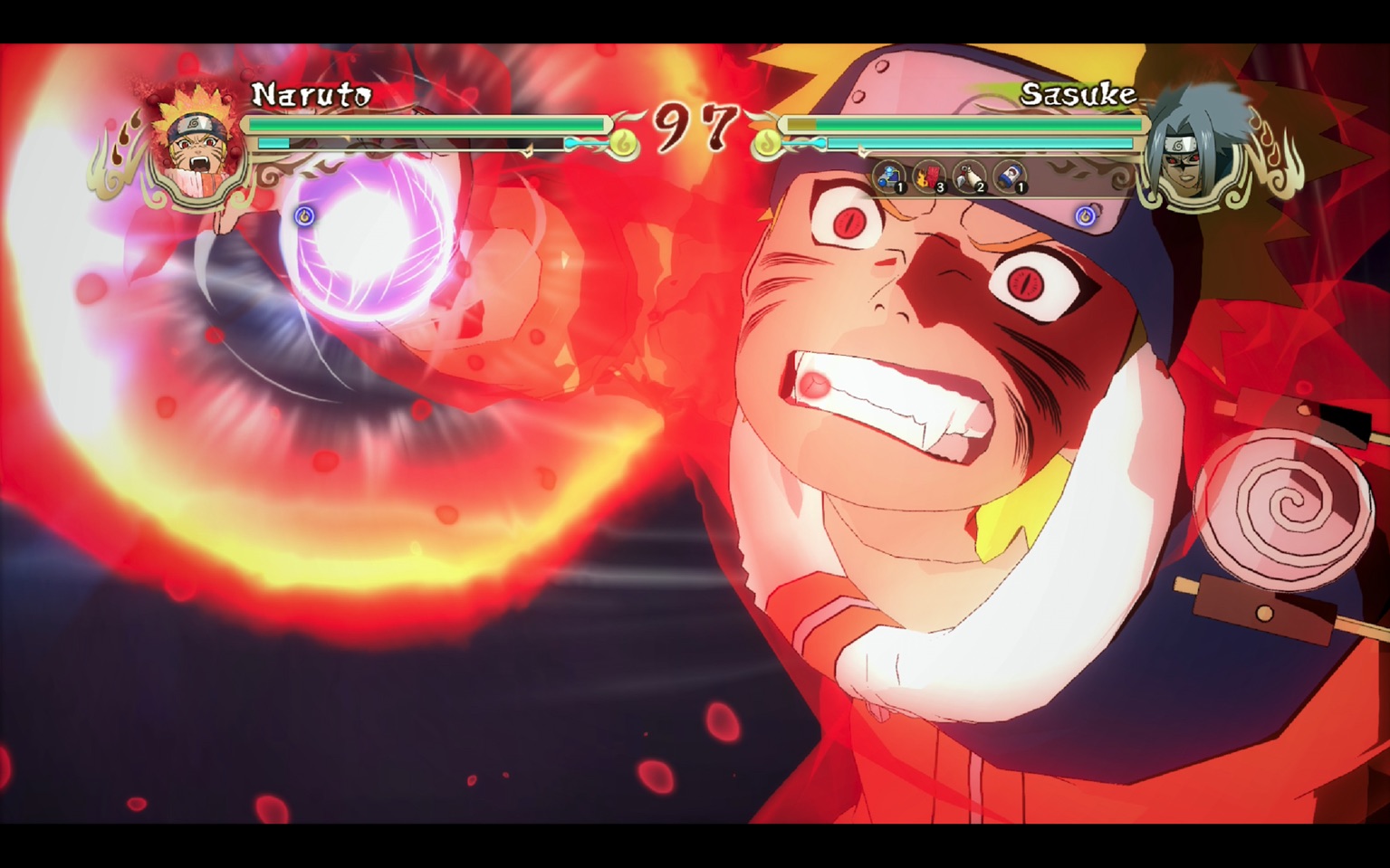Select the Naruto name label

(x=312, y=92)
